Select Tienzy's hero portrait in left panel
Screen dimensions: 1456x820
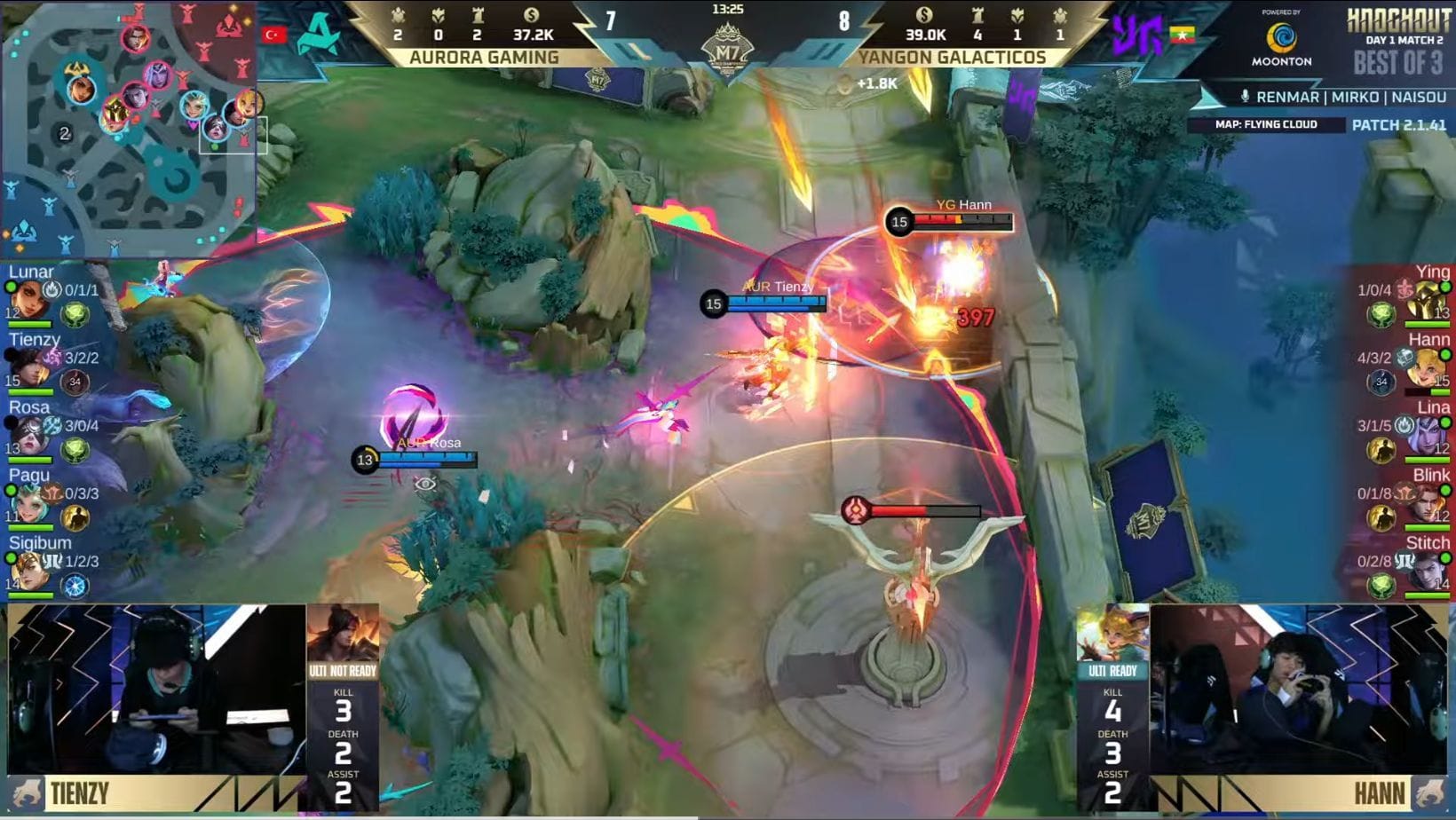27,366
